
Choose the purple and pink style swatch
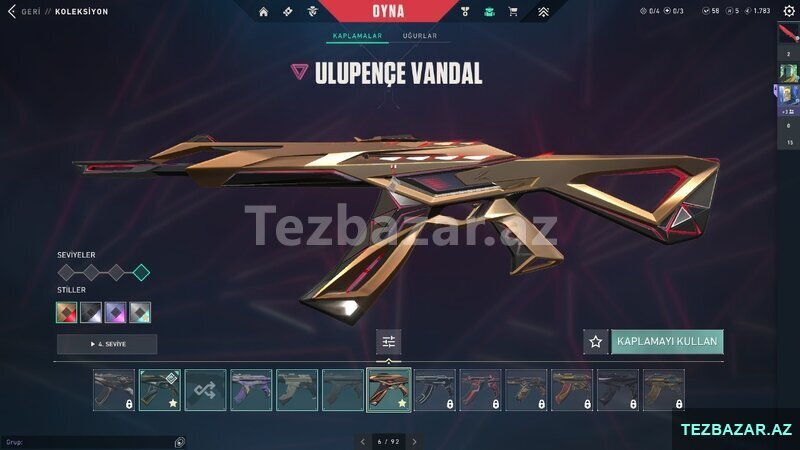(116, 312)
